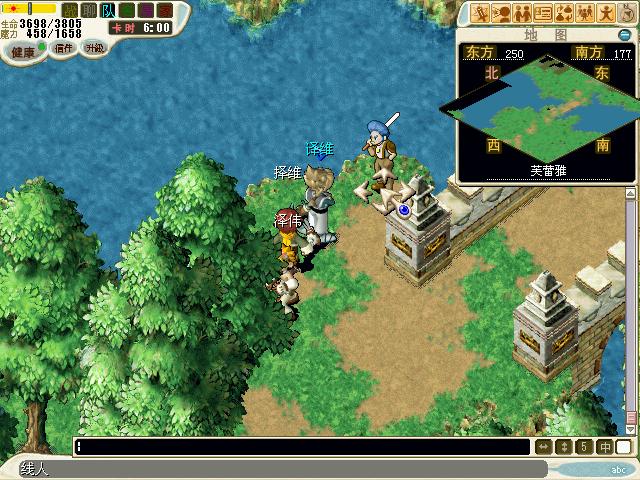Open the speaking-head talk action icon

tap(502, 13)
